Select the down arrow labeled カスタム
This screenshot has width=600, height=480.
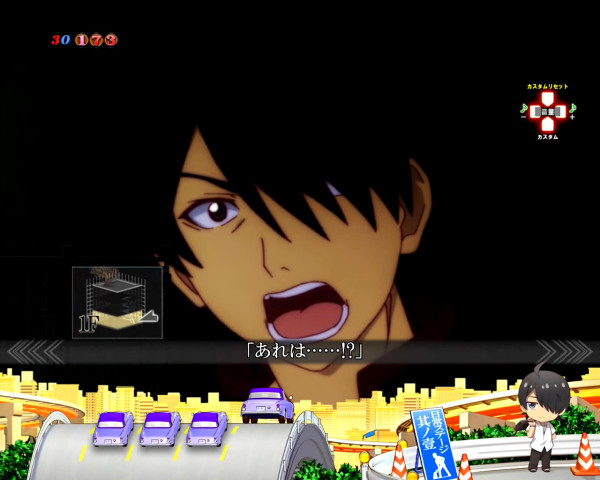(547, 125)
